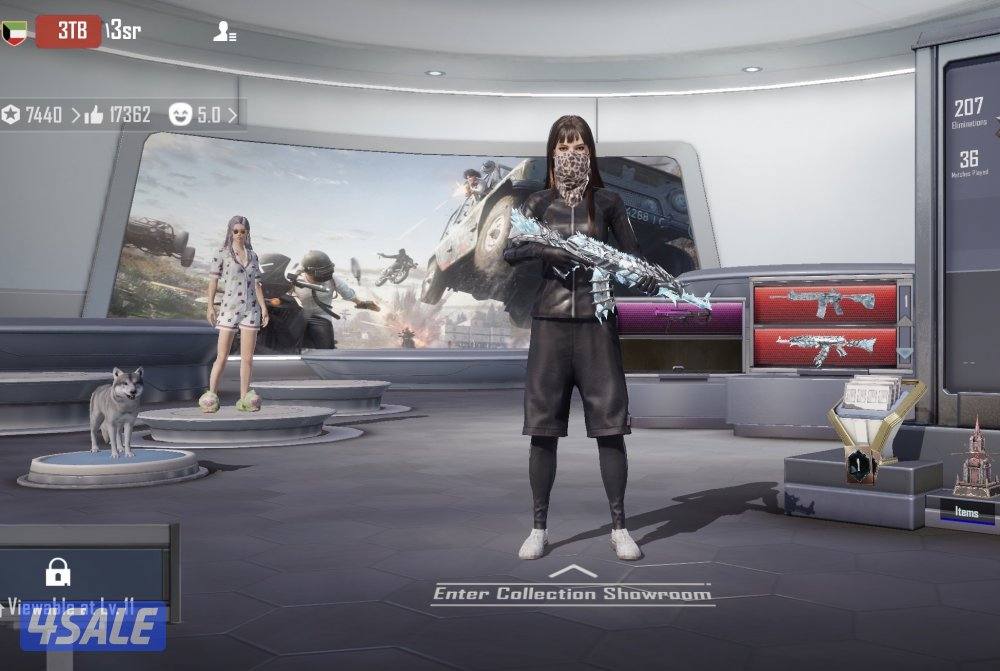Click the weapon rack down arrow
This screenshot has height=671, width=1000.
(905, 353)
